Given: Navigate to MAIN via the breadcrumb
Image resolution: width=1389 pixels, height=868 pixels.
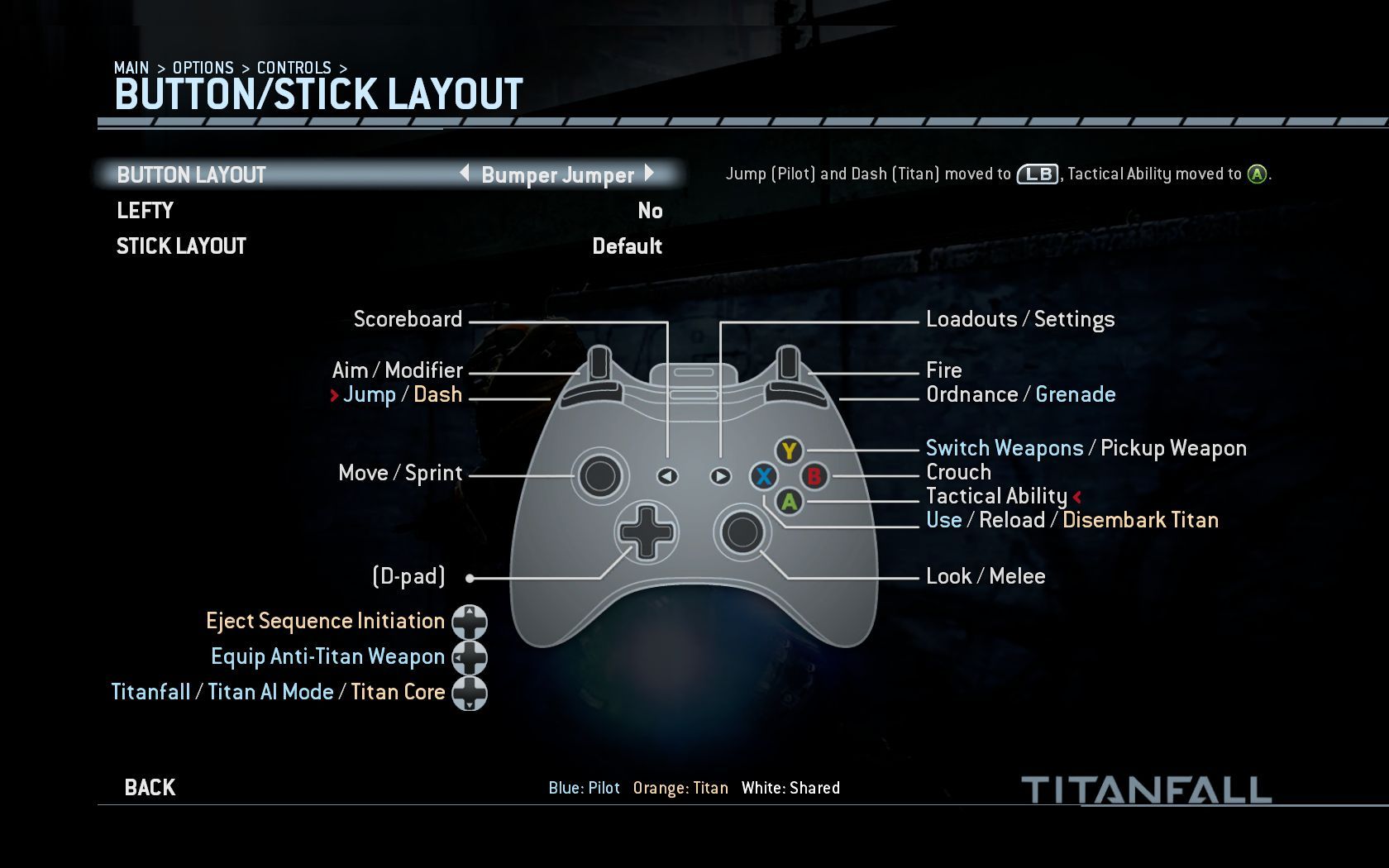Looking at the screenshot, I should (x=131, y=68).
